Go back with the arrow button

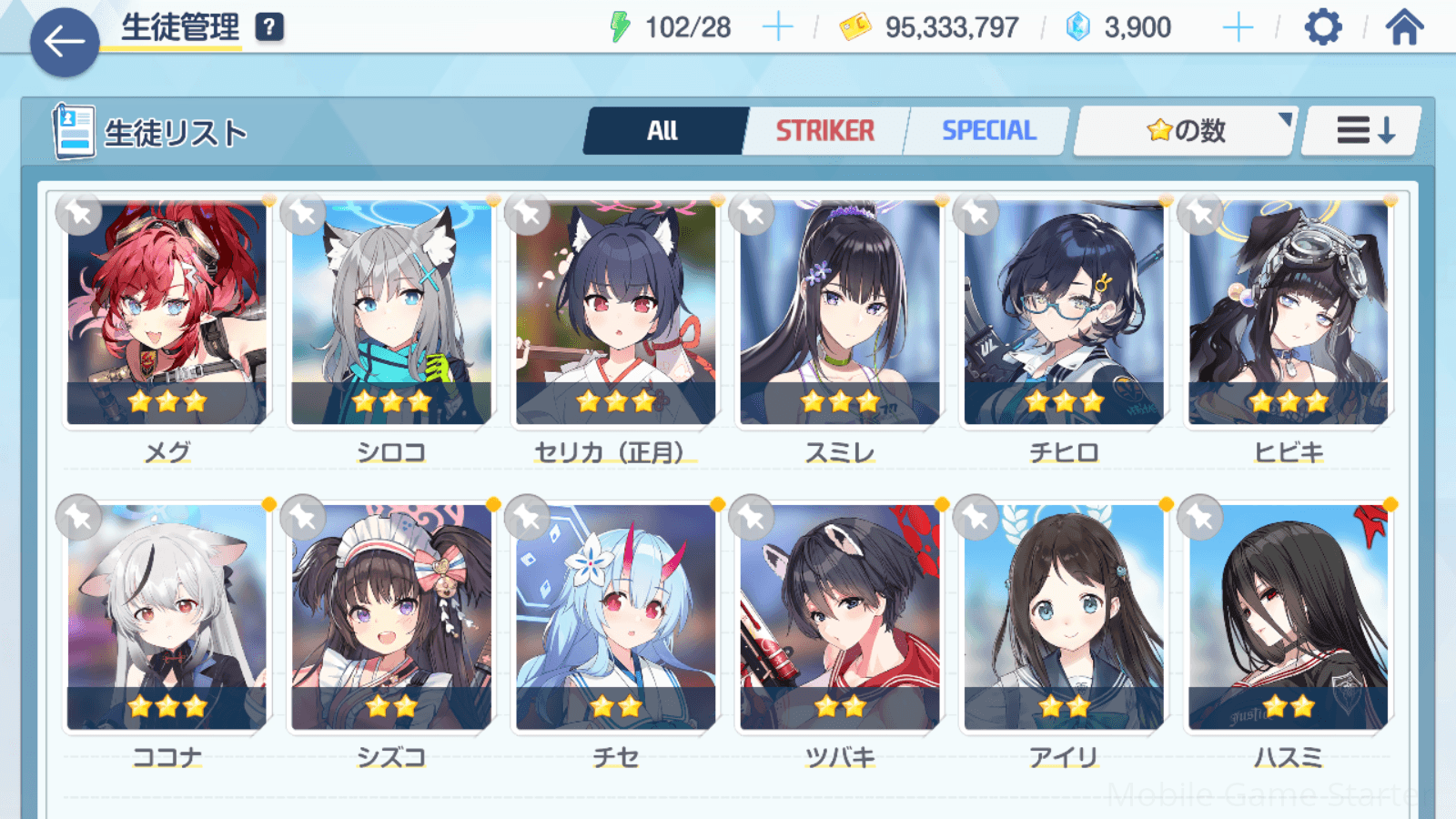click(65, 42)
